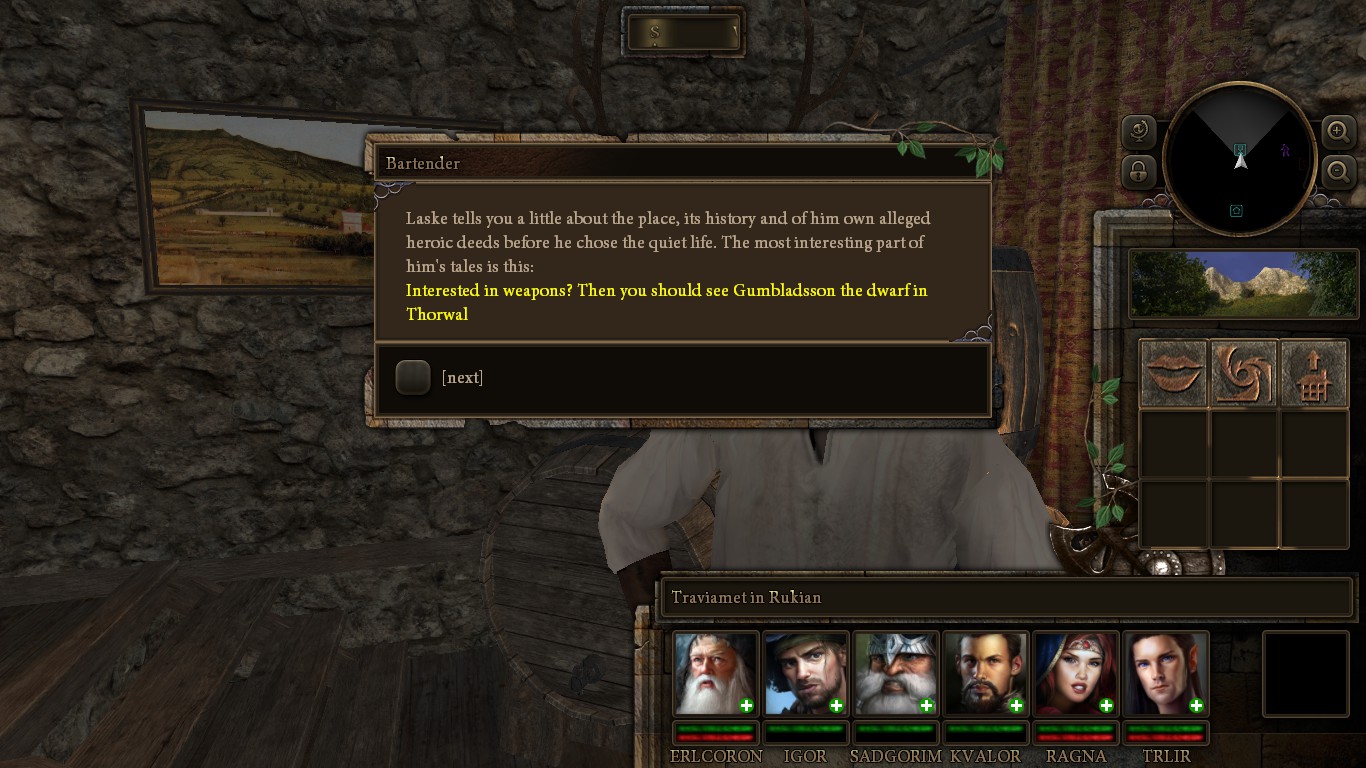Screen dimensions: 1366x768
Task: Click the circular minimap
Action: click(x=1240, y=160)
